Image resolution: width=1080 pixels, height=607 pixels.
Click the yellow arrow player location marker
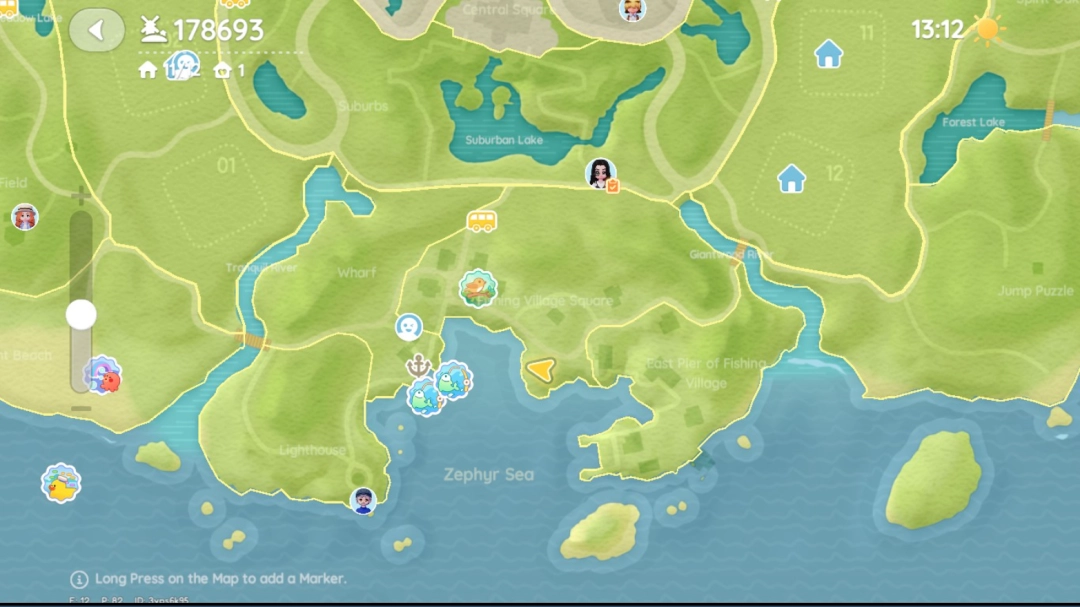tap(540, 371)
